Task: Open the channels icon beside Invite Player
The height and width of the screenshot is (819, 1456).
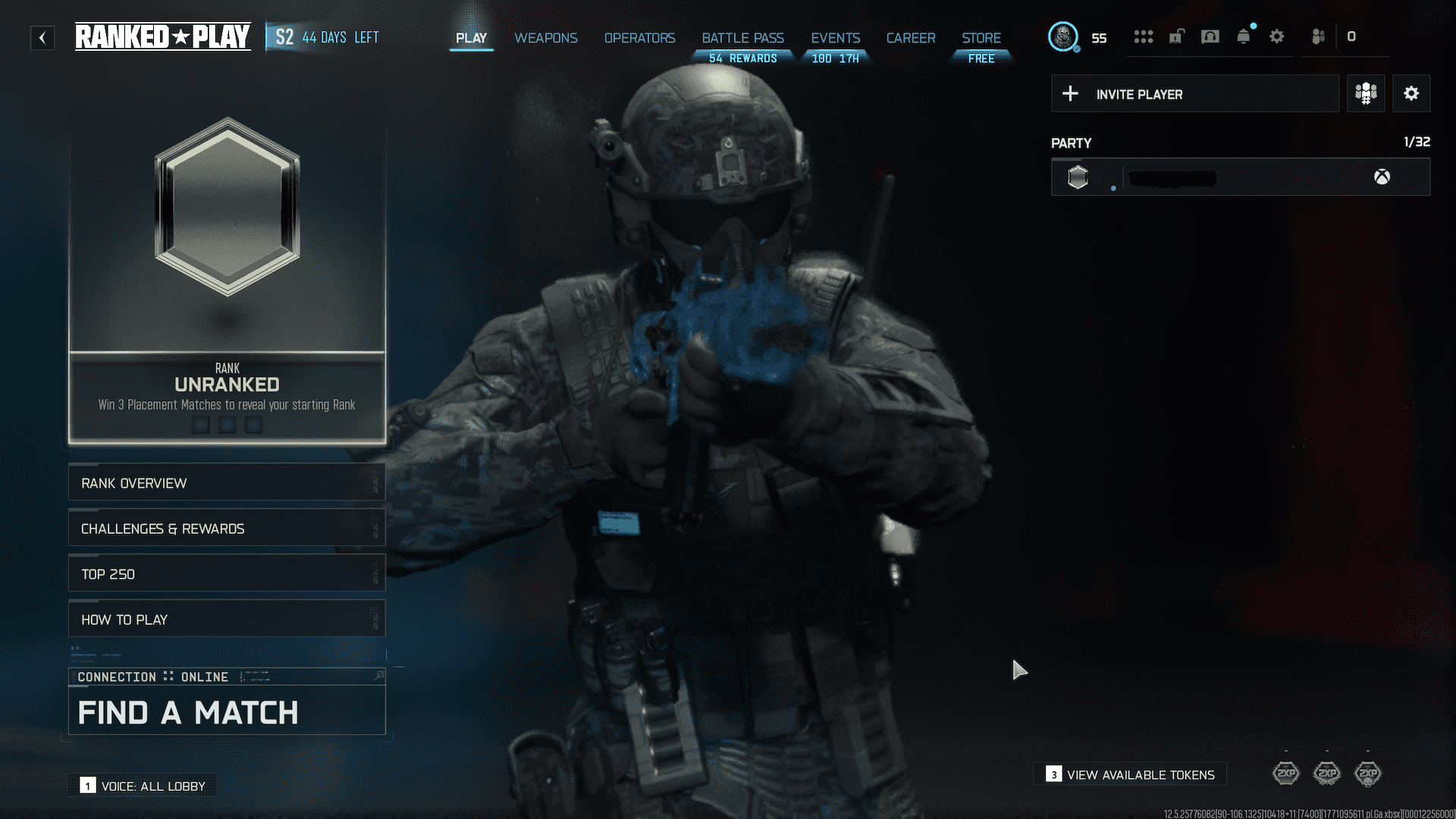Action: pos(1366,93)
